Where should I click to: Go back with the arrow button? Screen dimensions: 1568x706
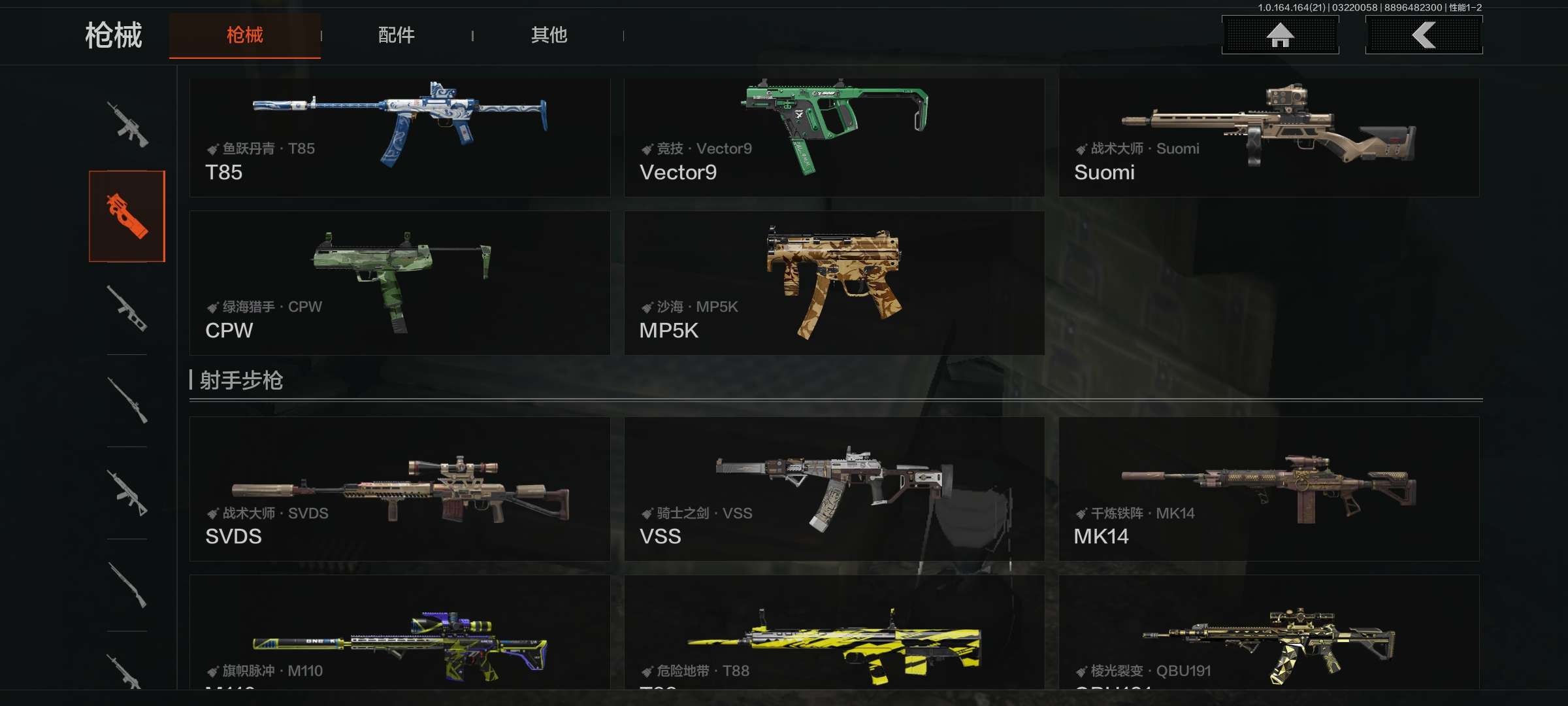point(1424,35)
